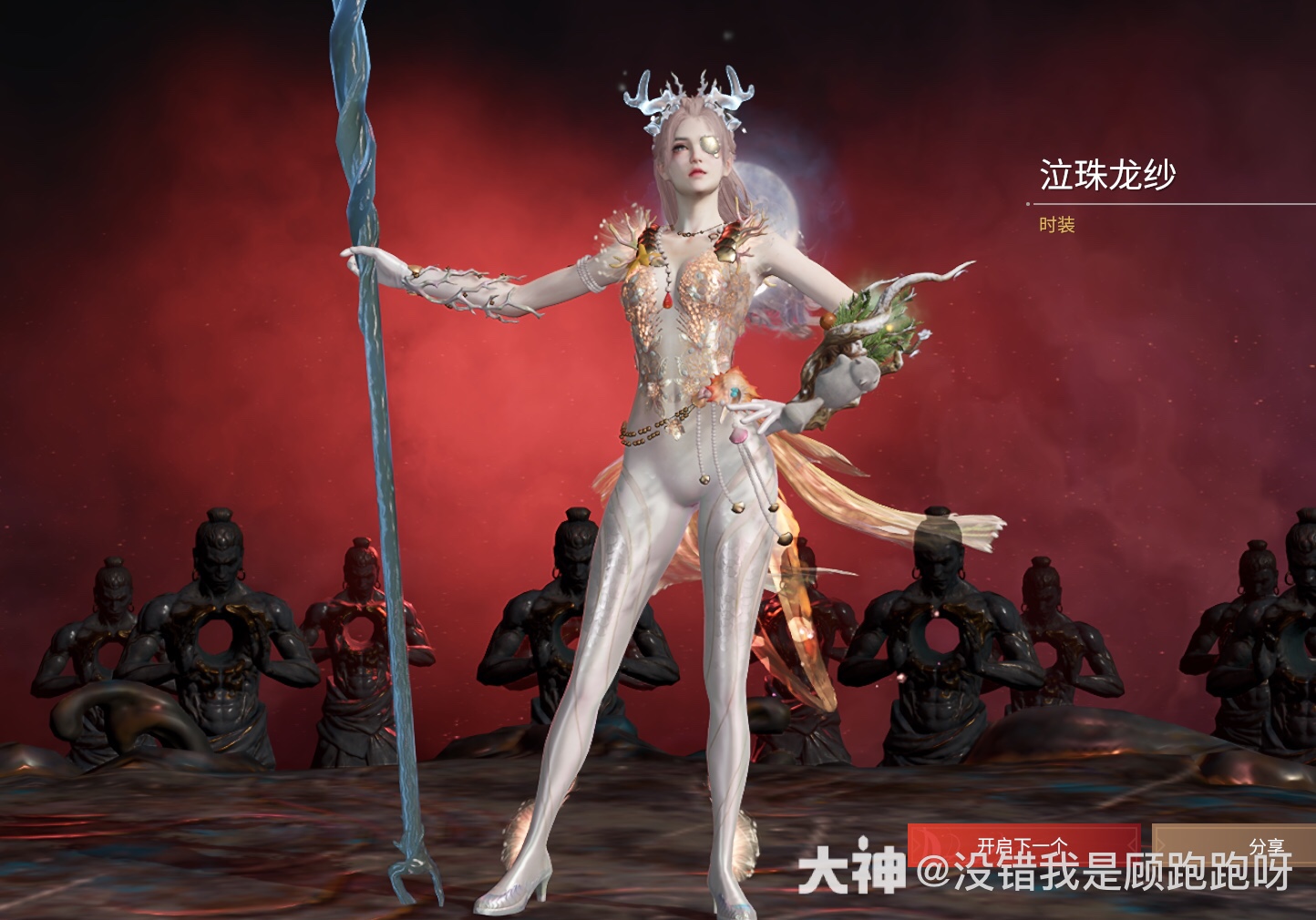Expand the chevron on the 分享 button

click(x=1163, y=843)
